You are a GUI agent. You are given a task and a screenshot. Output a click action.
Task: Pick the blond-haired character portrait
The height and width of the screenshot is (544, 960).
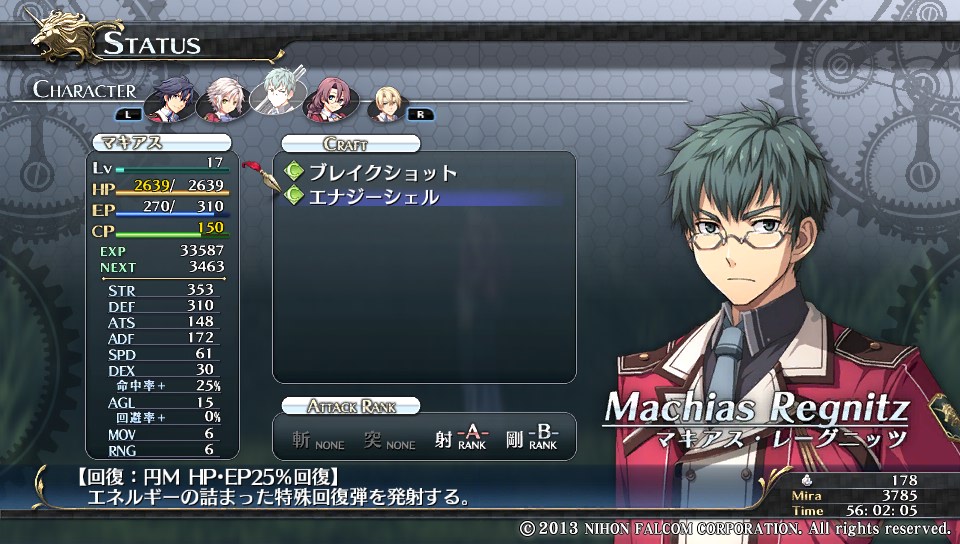coord(385,102)
